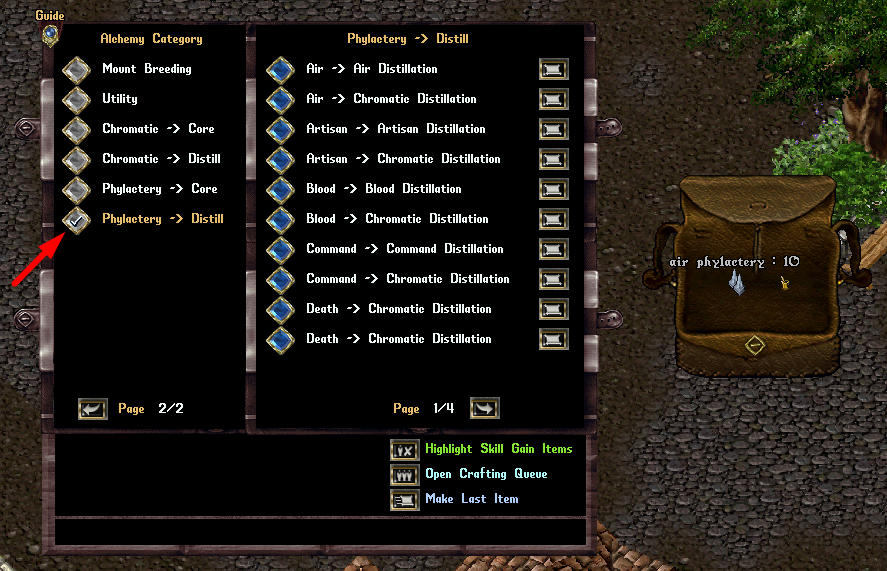Craft Artisan -> Artisan Distillation
The width and height of the screenshot is (887, 571).
[280, 130]
